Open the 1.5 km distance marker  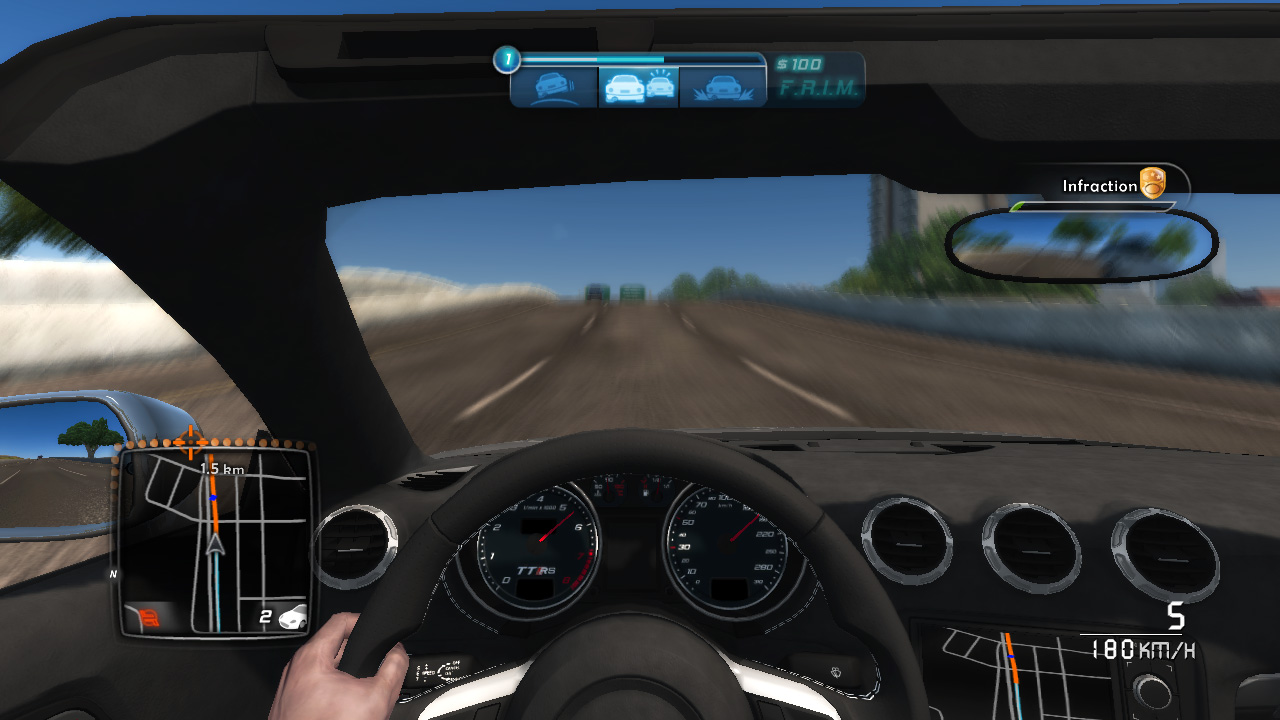point(221,467)
